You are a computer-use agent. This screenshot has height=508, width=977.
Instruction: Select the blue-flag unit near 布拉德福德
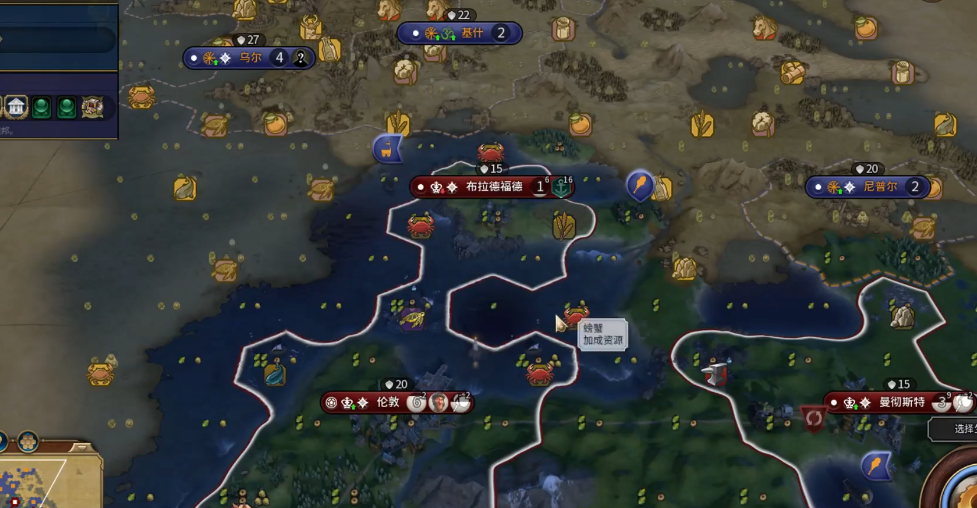point(388,149)
